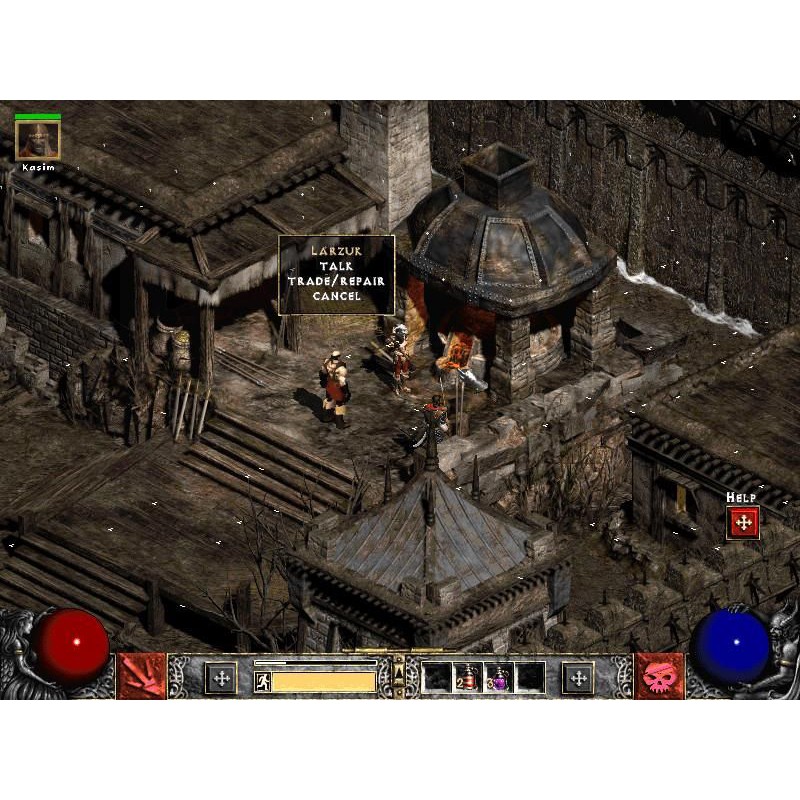
Task: Choose Talk in Larzuk's menu
Action: (336, 267)
